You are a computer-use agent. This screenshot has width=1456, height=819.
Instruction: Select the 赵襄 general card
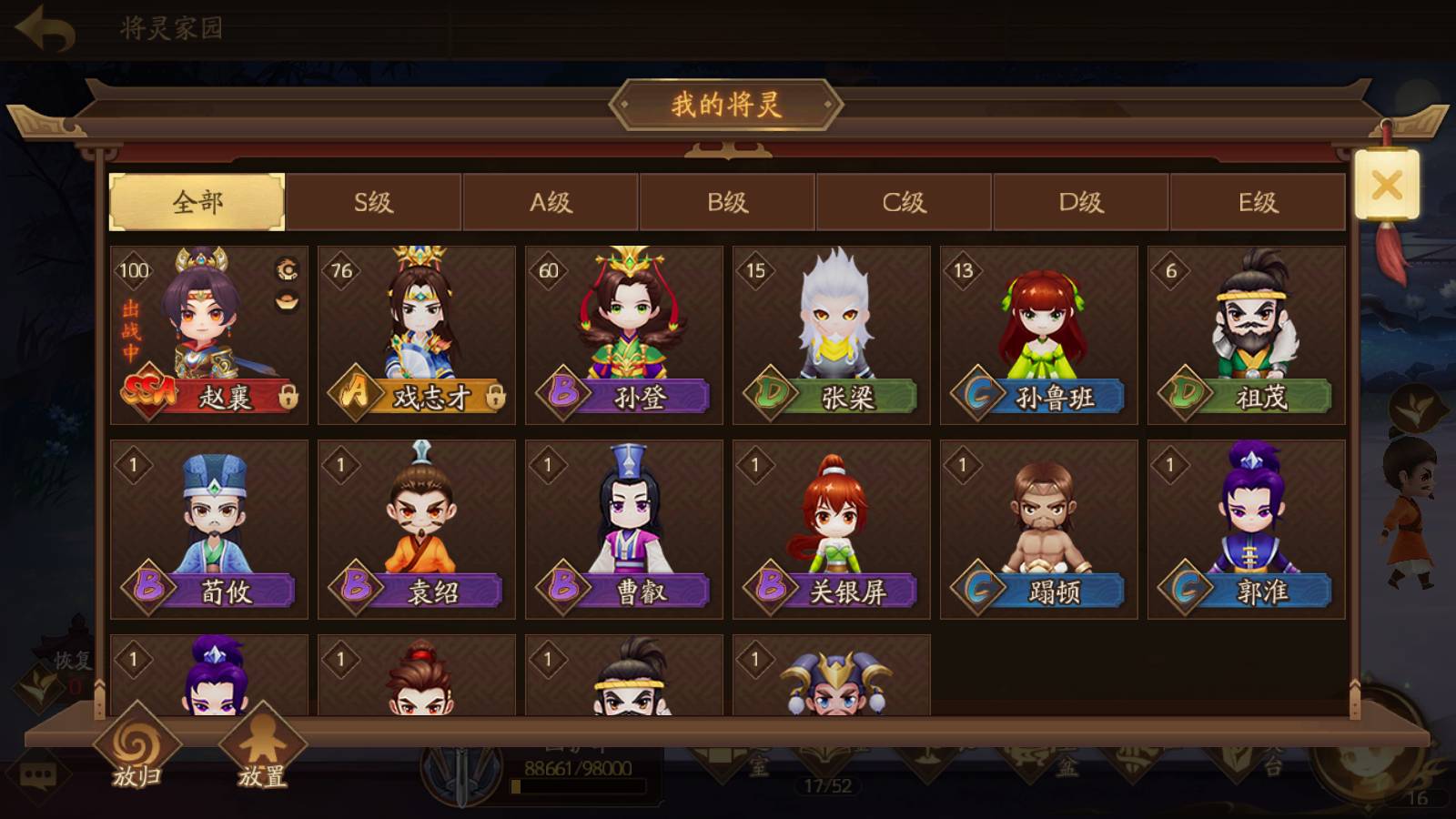(209, 335)
